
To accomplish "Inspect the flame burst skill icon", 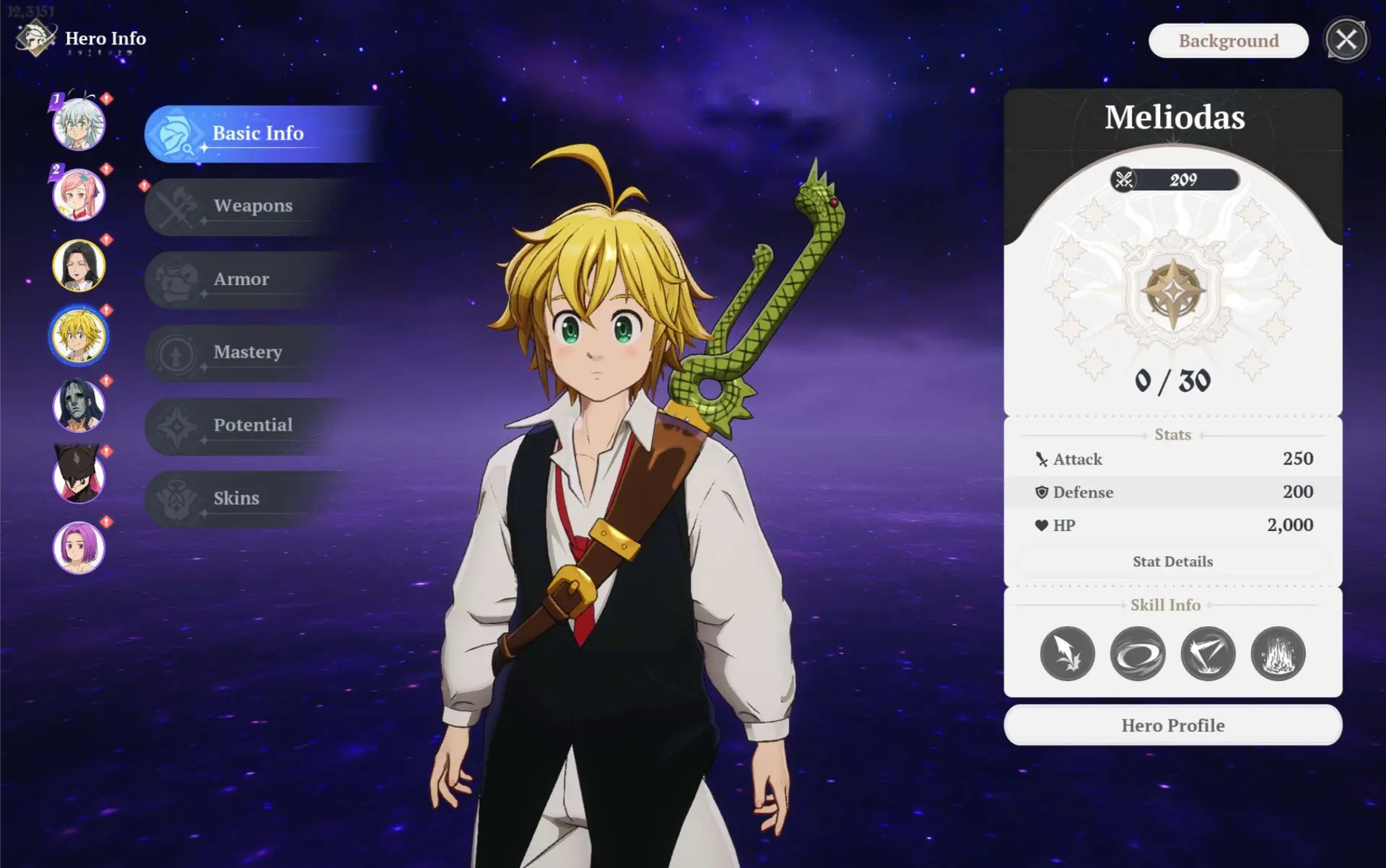I will [1278, 654].
